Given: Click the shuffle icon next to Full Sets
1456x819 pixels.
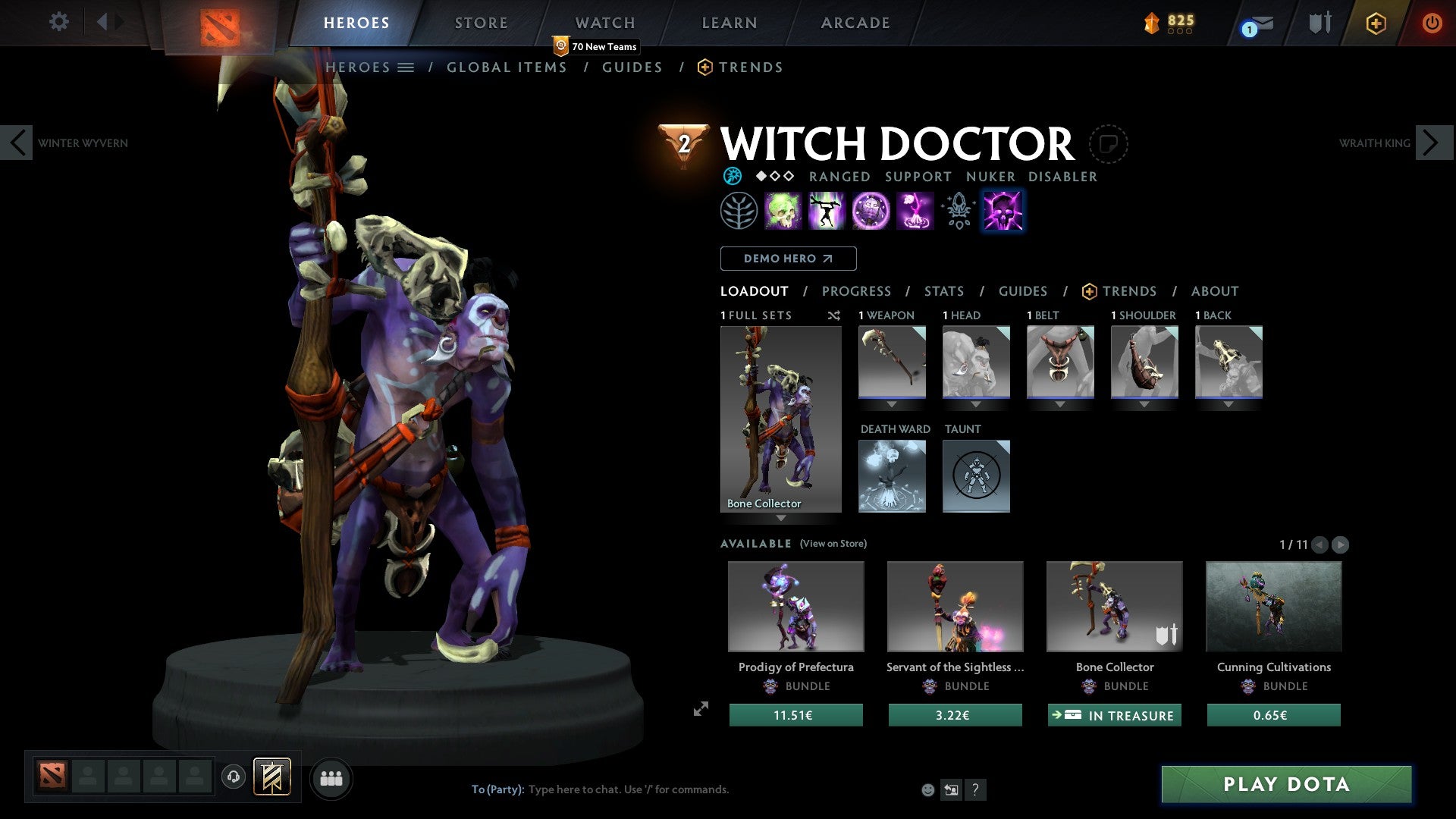Looking at the screenshot, I should tap(834, 315).
